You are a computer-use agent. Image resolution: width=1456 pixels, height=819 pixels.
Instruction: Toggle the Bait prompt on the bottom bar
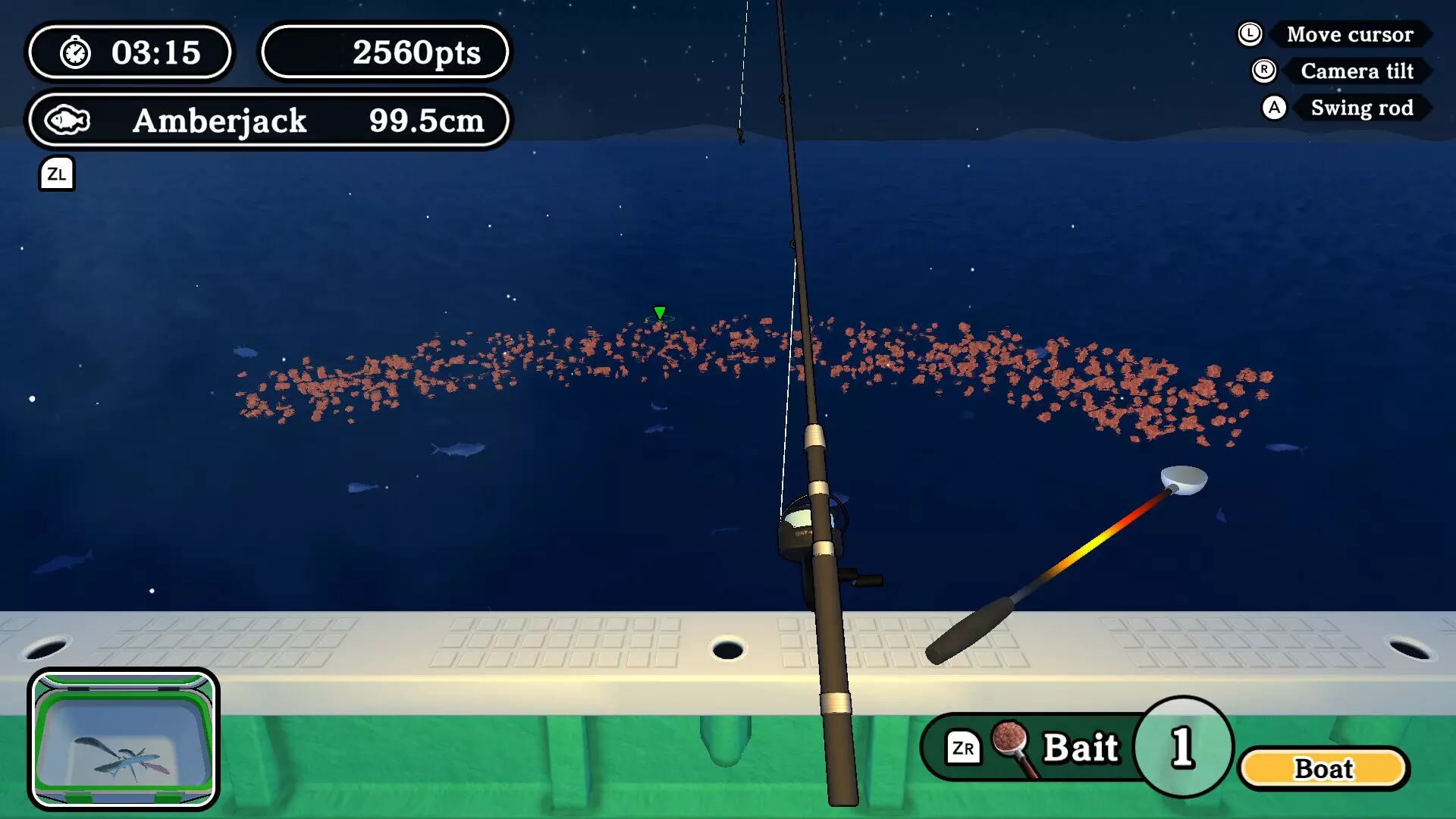1081,747
